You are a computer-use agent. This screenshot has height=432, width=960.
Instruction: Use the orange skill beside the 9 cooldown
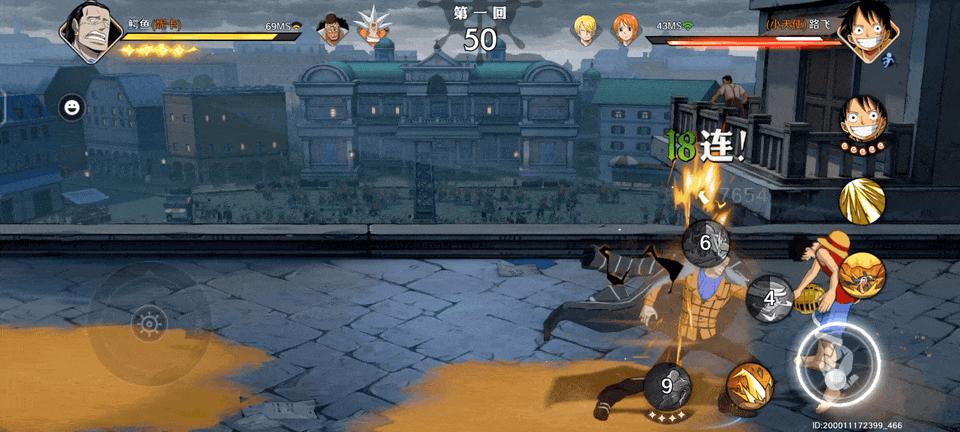coord(749,386)
